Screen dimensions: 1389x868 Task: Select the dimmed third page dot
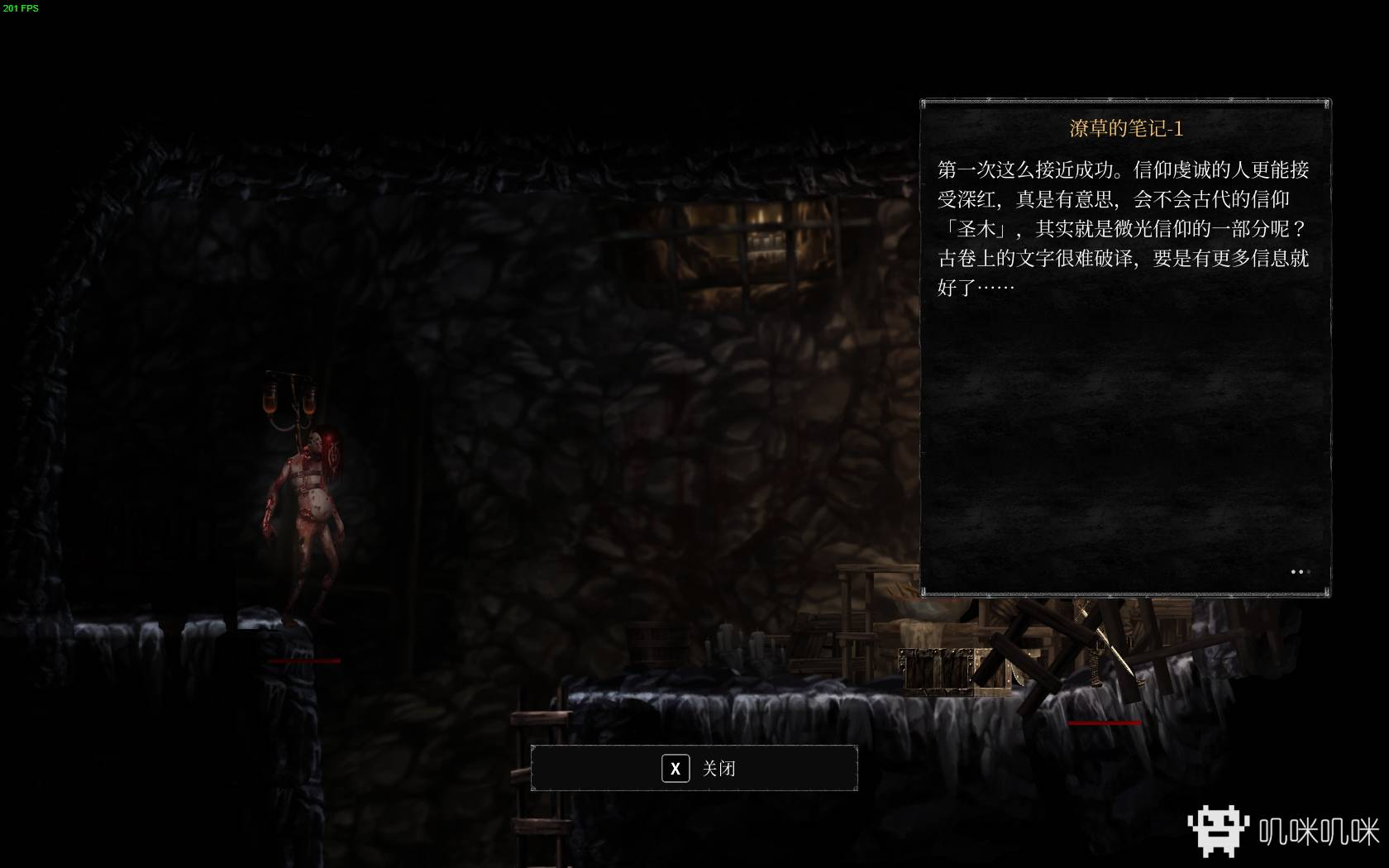(1309, 572)
